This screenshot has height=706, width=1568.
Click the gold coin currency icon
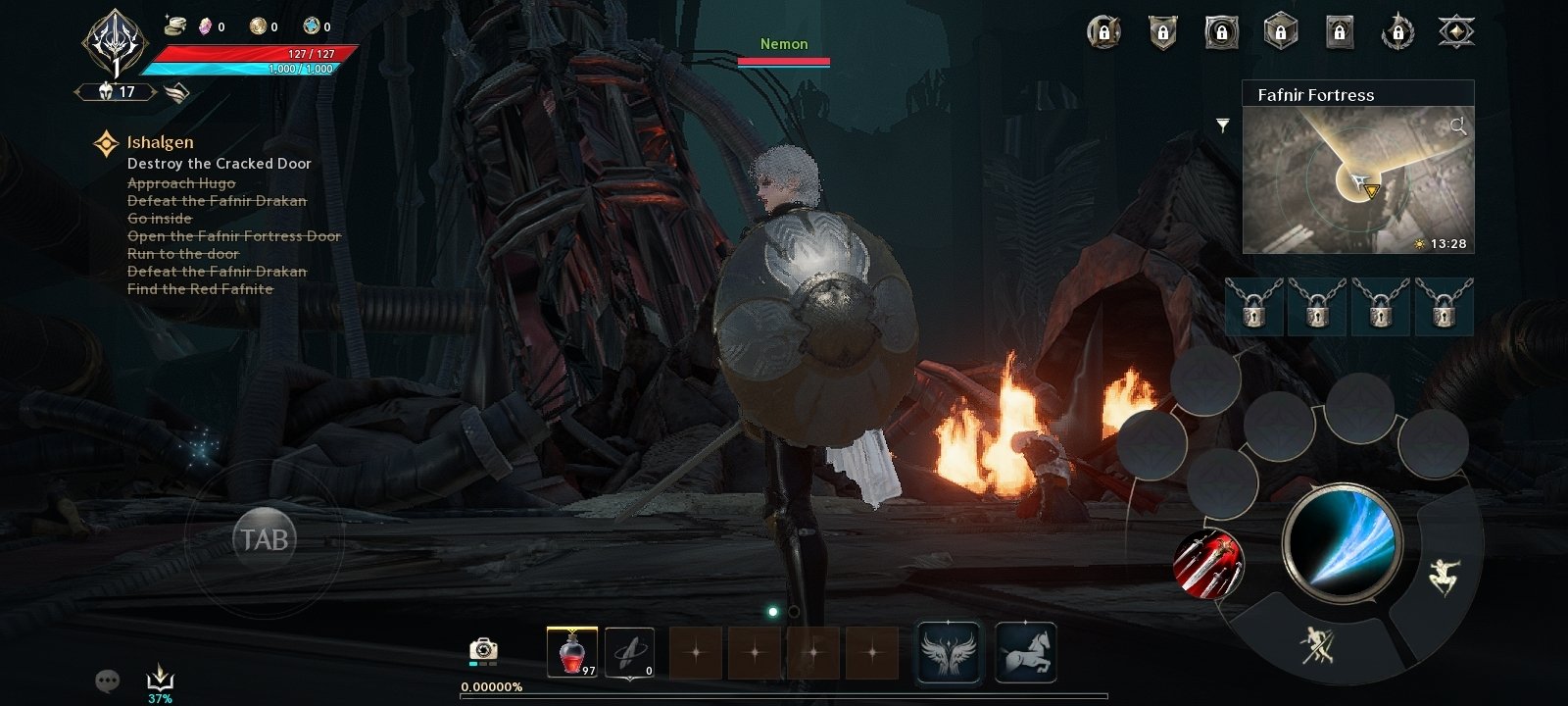click(258, 26)
